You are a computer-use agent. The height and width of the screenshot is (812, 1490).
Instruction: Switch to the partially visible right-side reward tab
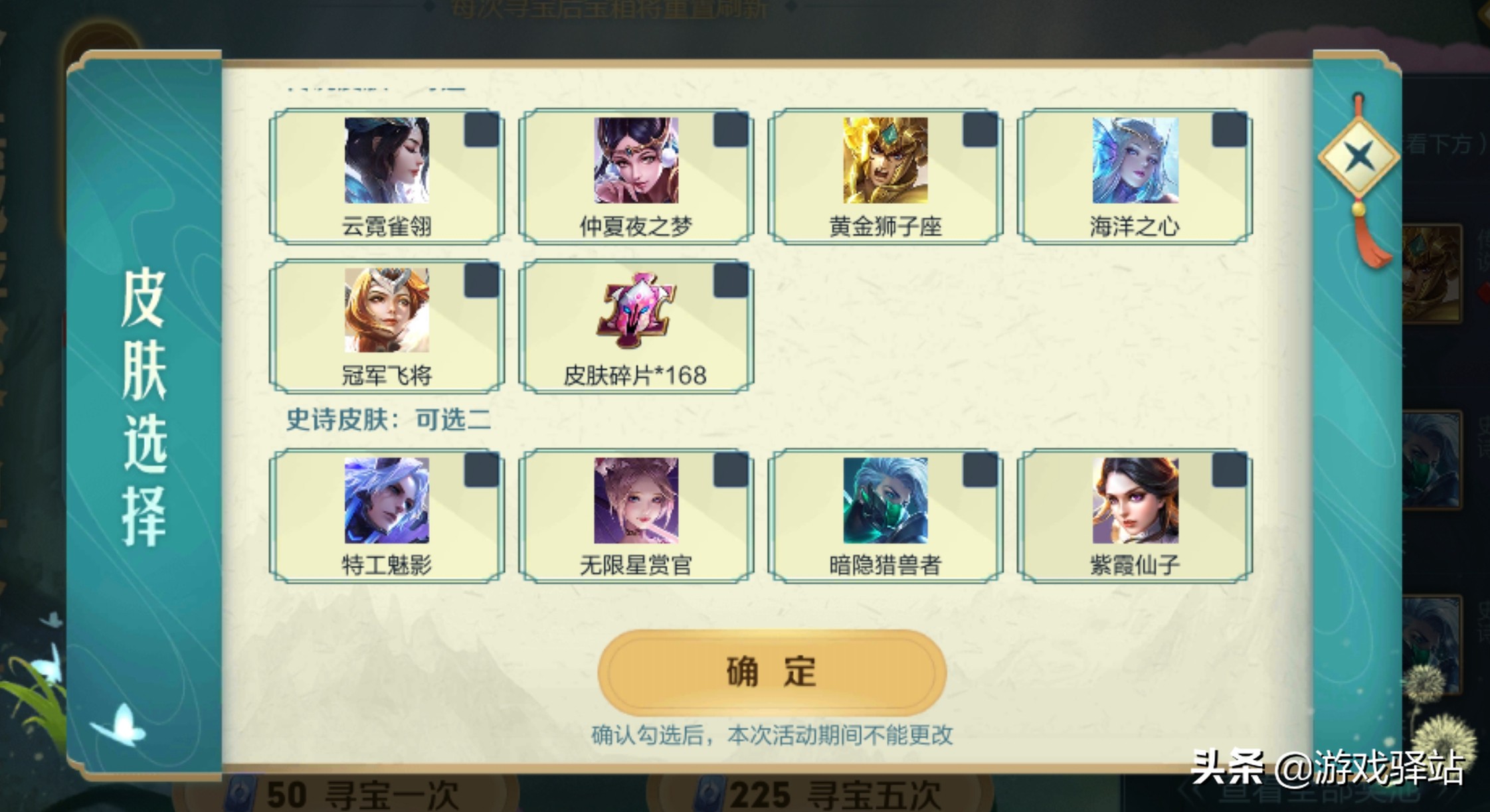tap(1453, 398)
